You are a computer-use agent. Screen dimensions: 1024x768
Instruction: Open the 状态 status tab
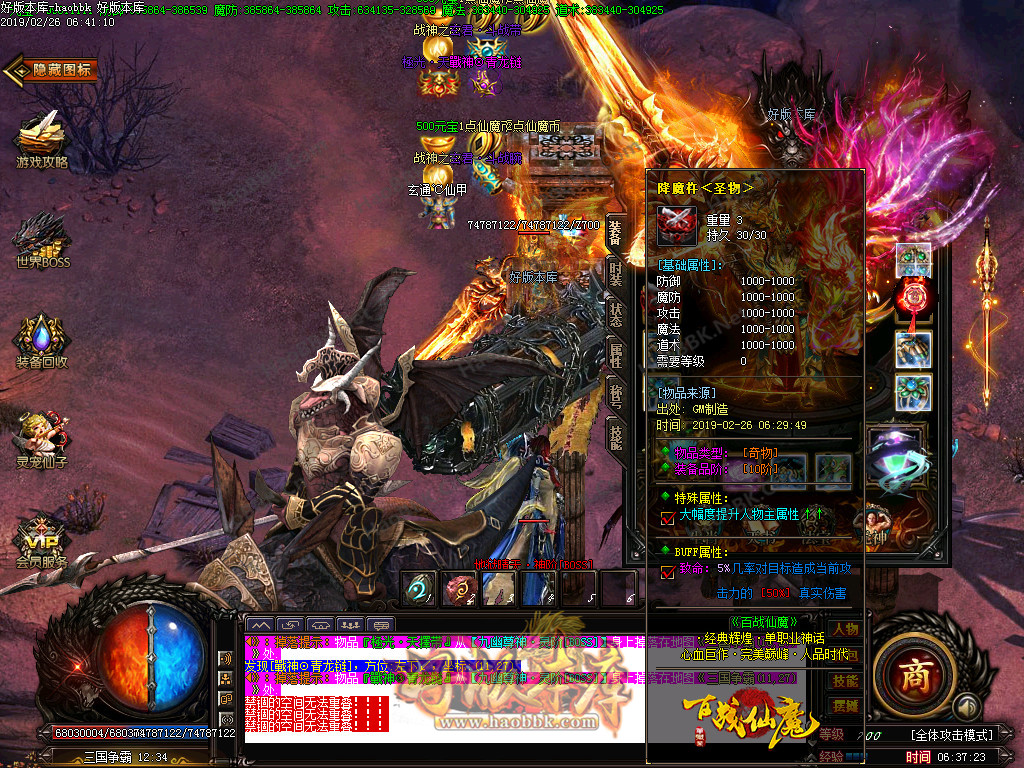[615, 315]
